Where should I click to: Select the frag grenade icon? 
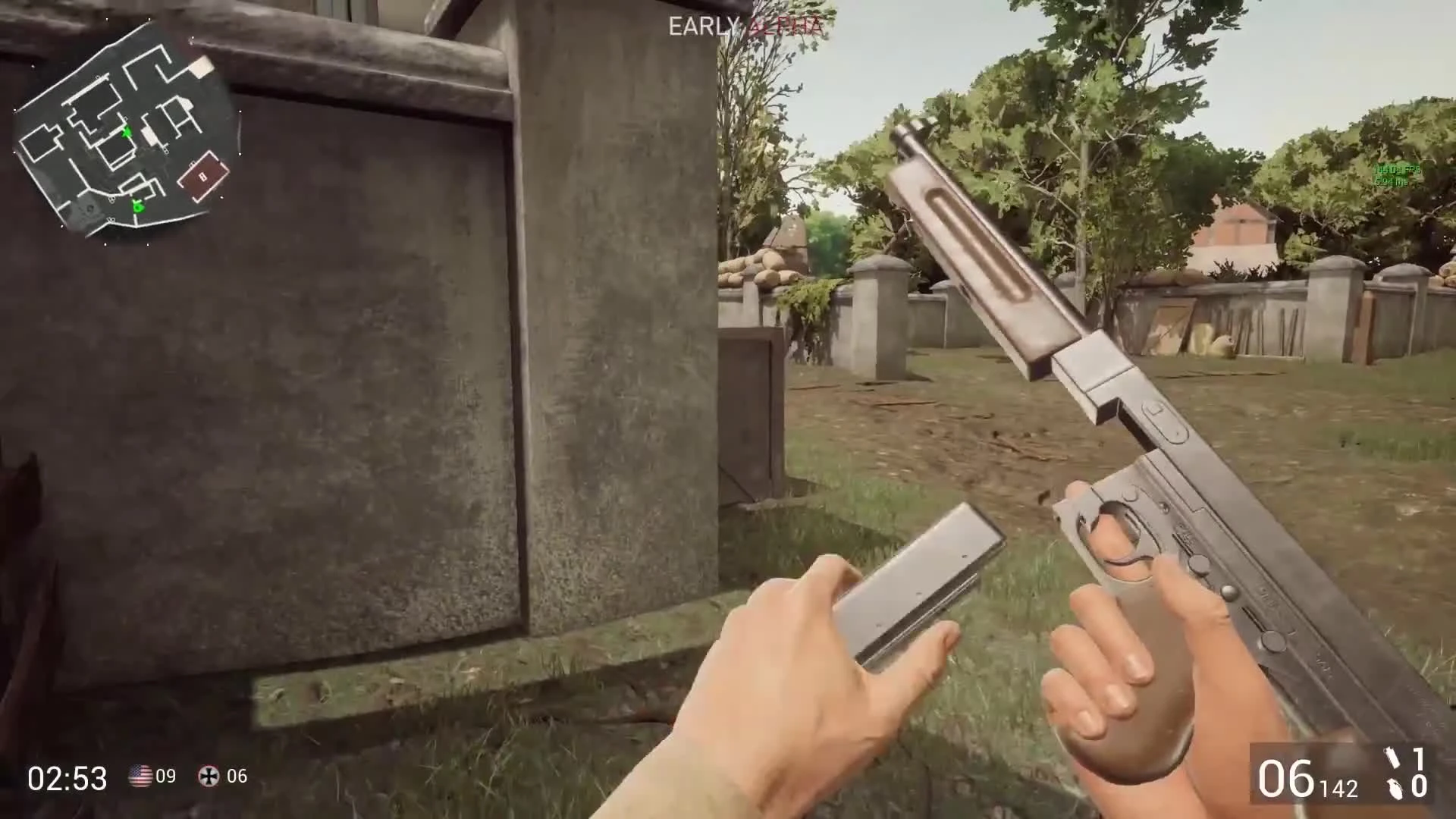(x=1395, y=789)
